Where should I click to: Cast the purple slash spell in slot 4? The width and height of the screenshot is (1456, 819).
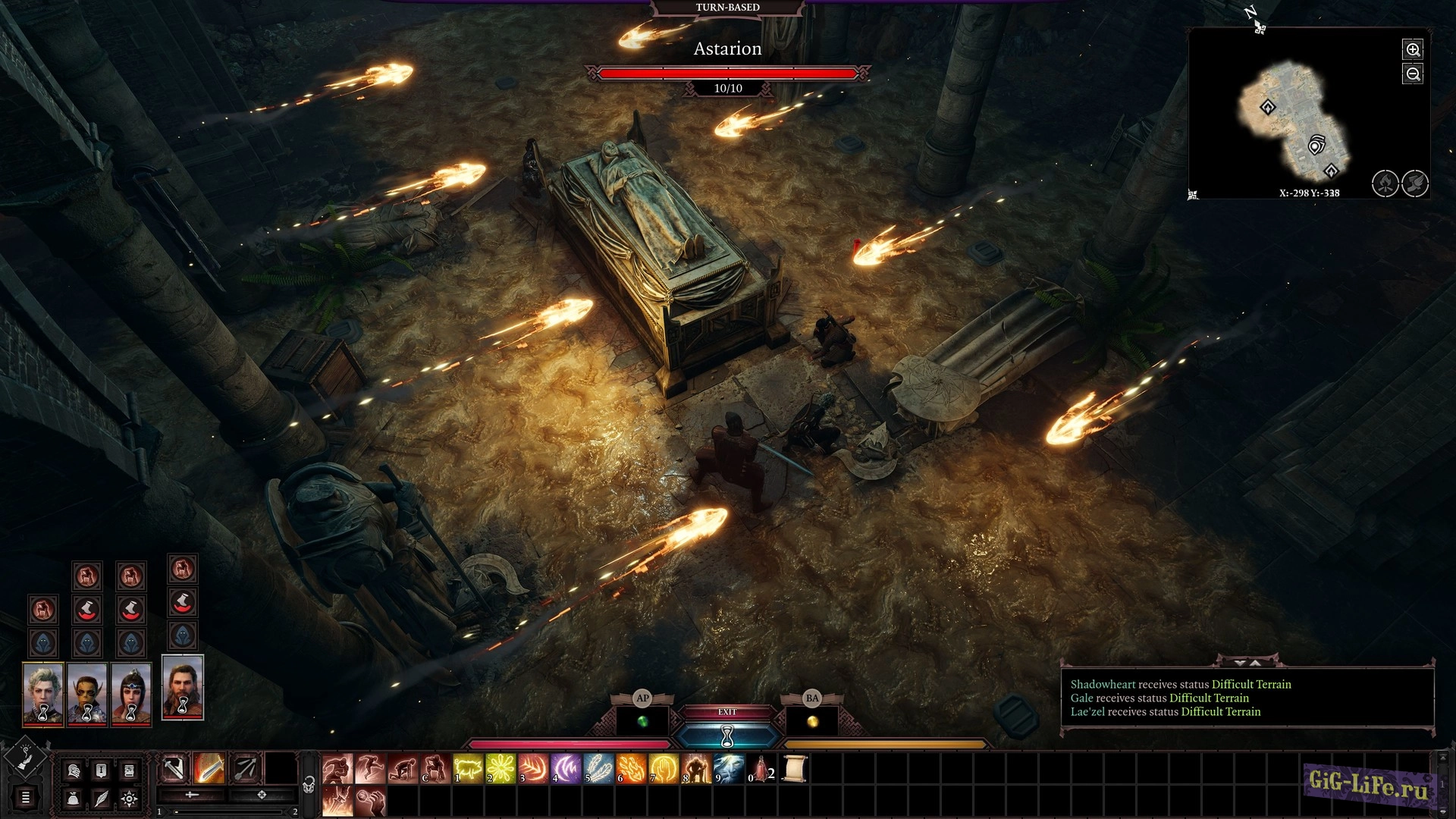tap(566, 769)
